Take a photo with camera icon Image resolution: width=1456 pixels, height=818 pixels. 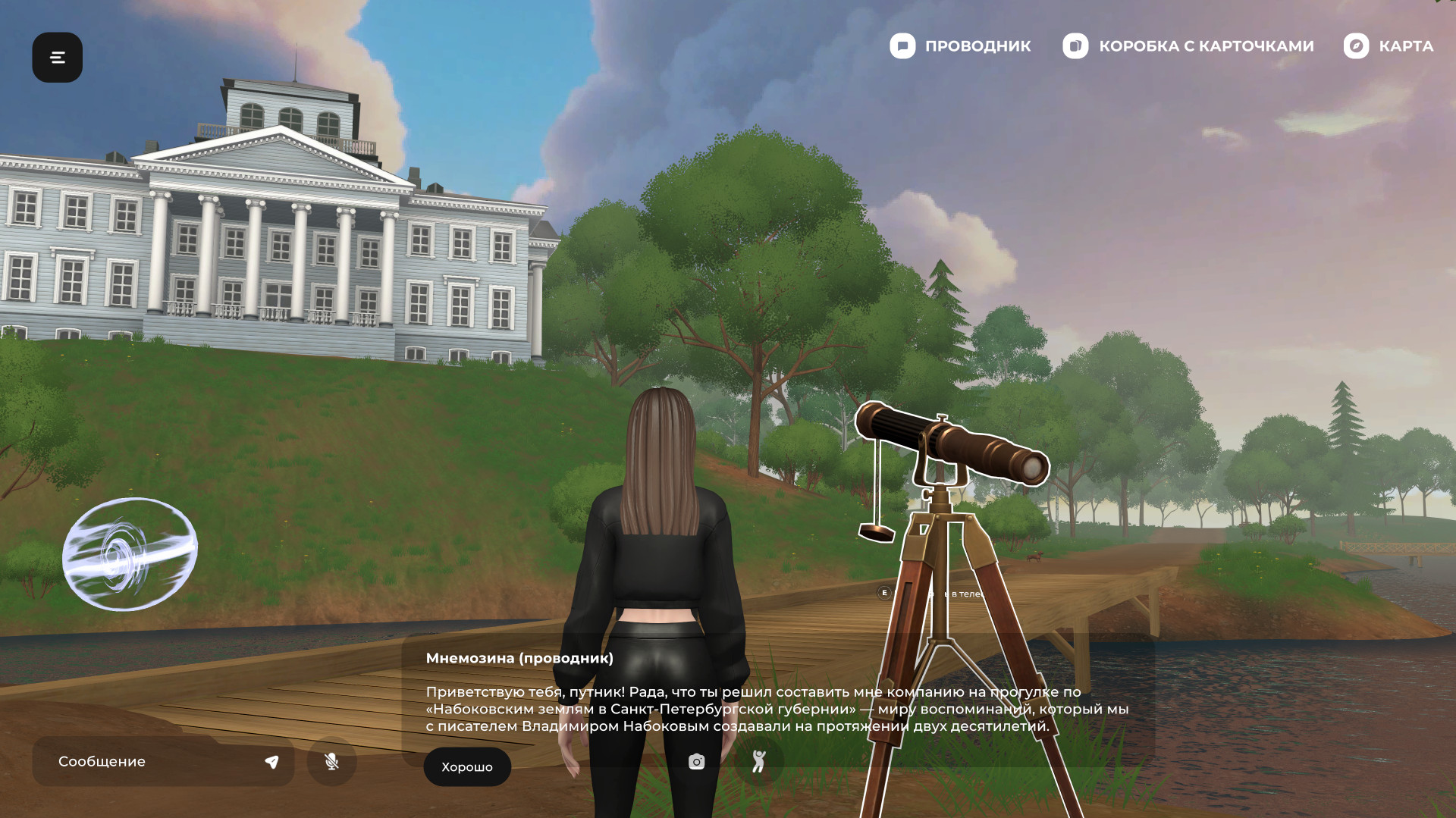coord(696,761)
